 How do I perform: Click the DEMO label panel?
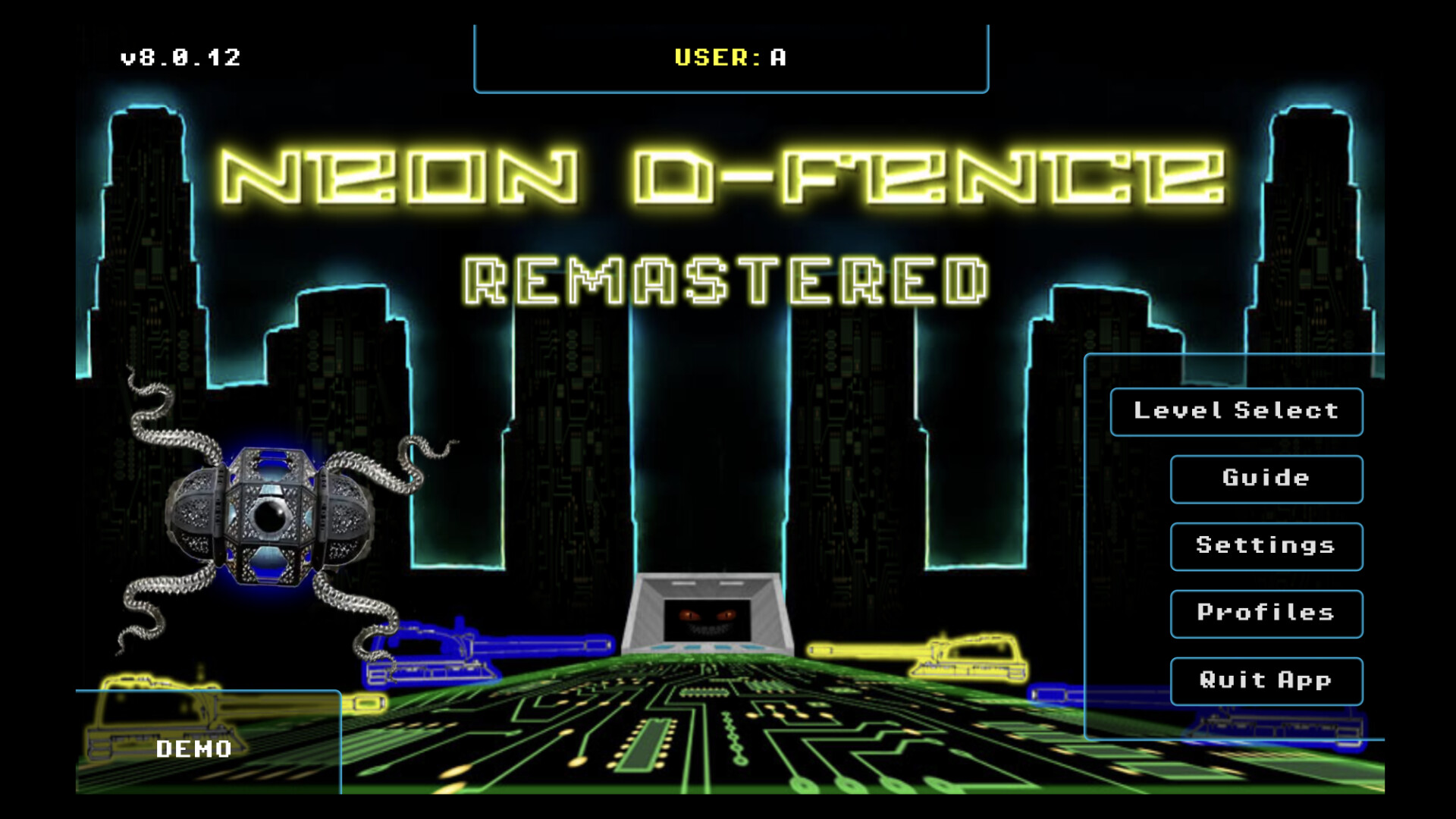(193, 749)
